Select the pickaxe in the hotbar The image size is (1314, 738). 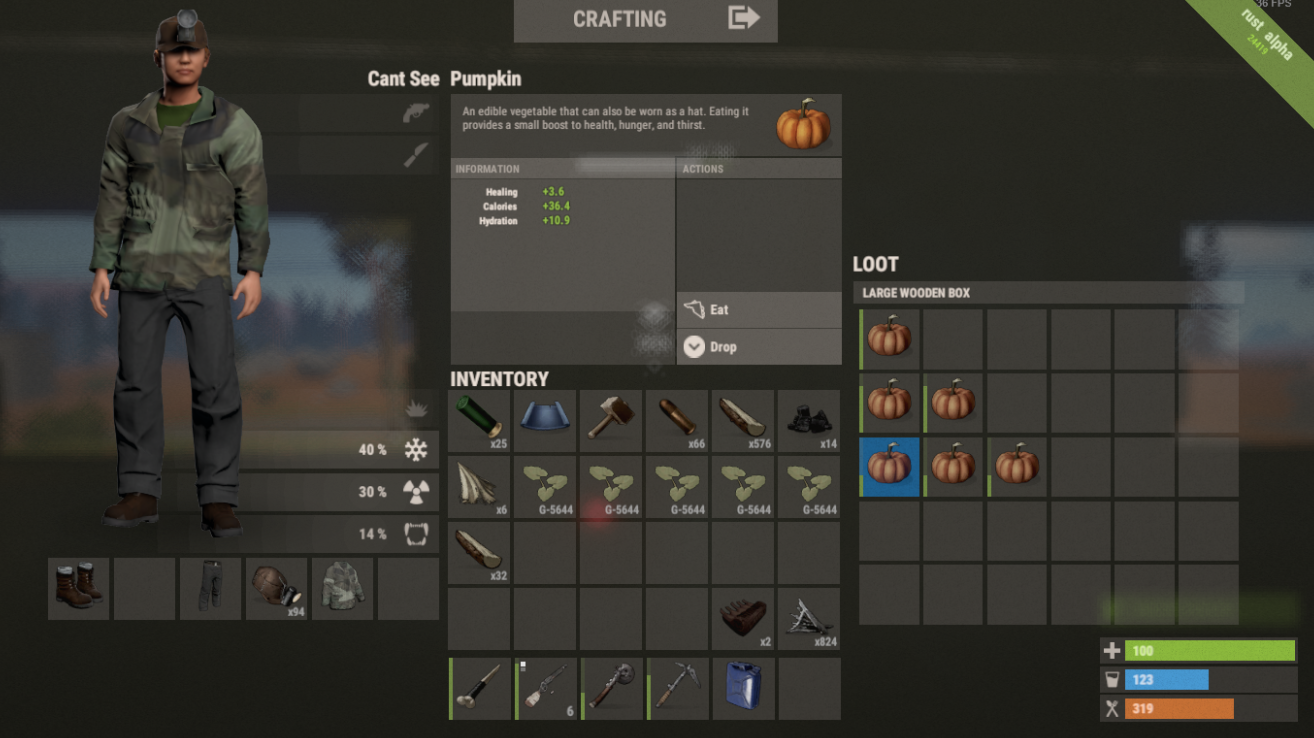click(677, 688)
